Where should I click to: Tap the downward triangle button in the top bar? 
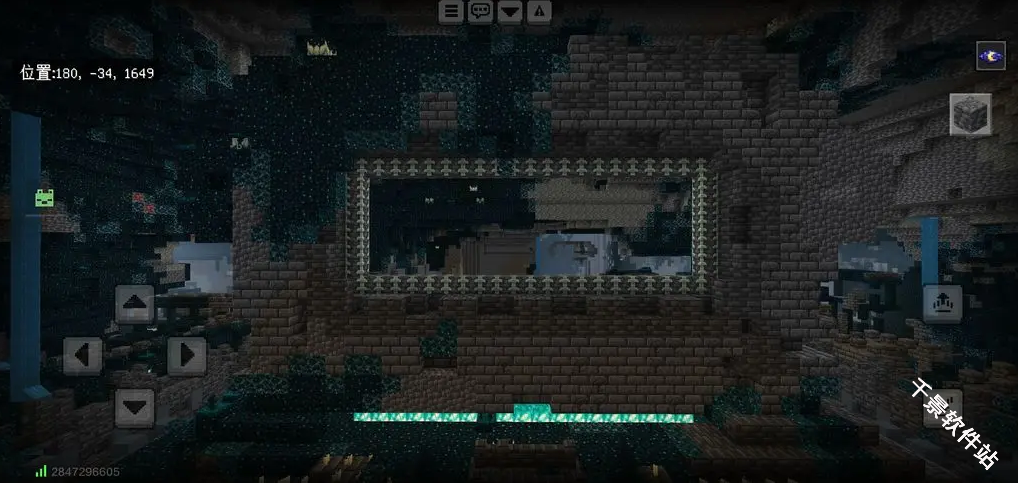coord(510,11)
